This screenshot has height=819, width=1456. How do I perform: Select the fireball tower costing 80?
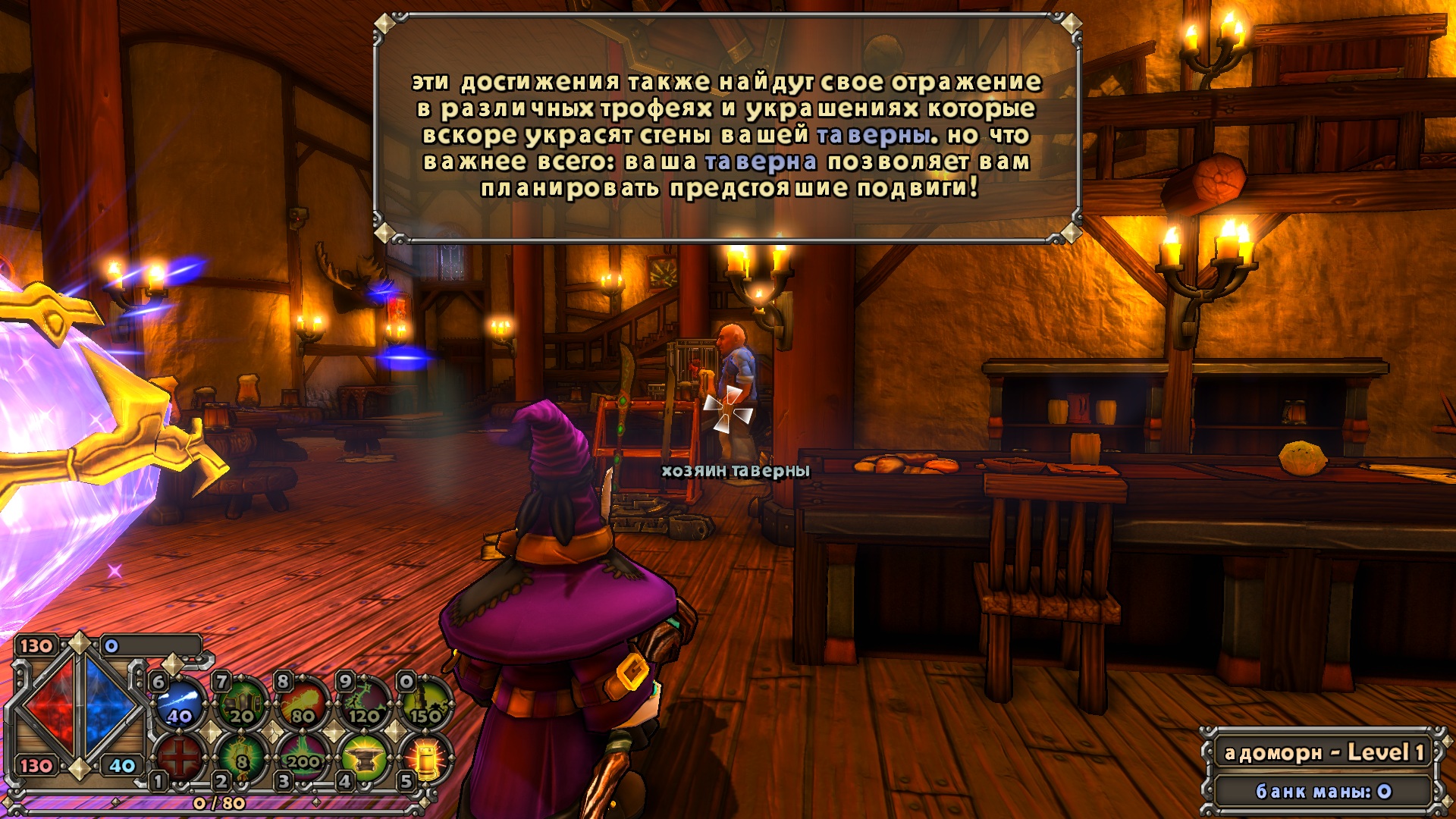pos(303,703)
